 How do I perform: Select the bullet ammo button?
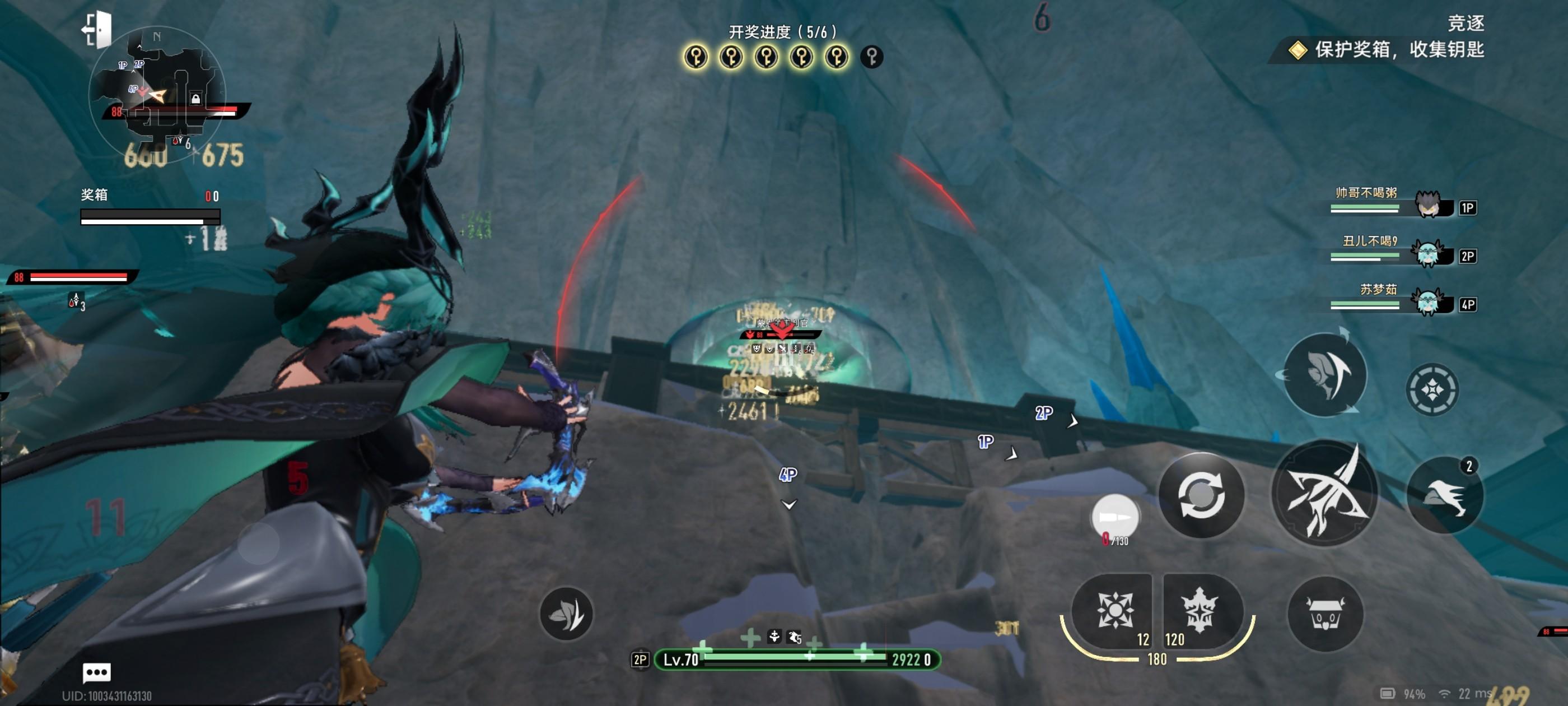coord(1115,517)
